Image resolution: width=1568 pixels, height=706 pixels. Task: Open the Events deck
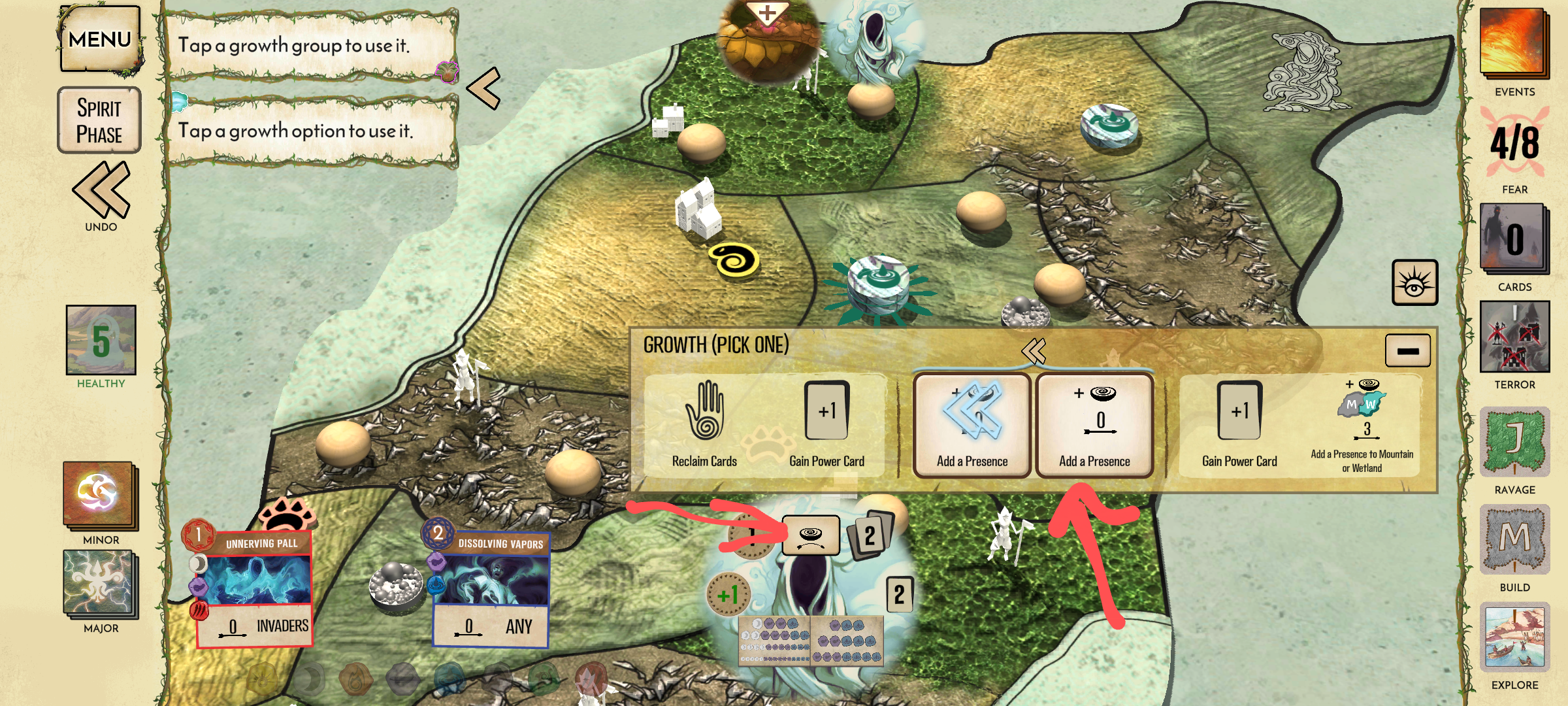[x=1514, y=42]
